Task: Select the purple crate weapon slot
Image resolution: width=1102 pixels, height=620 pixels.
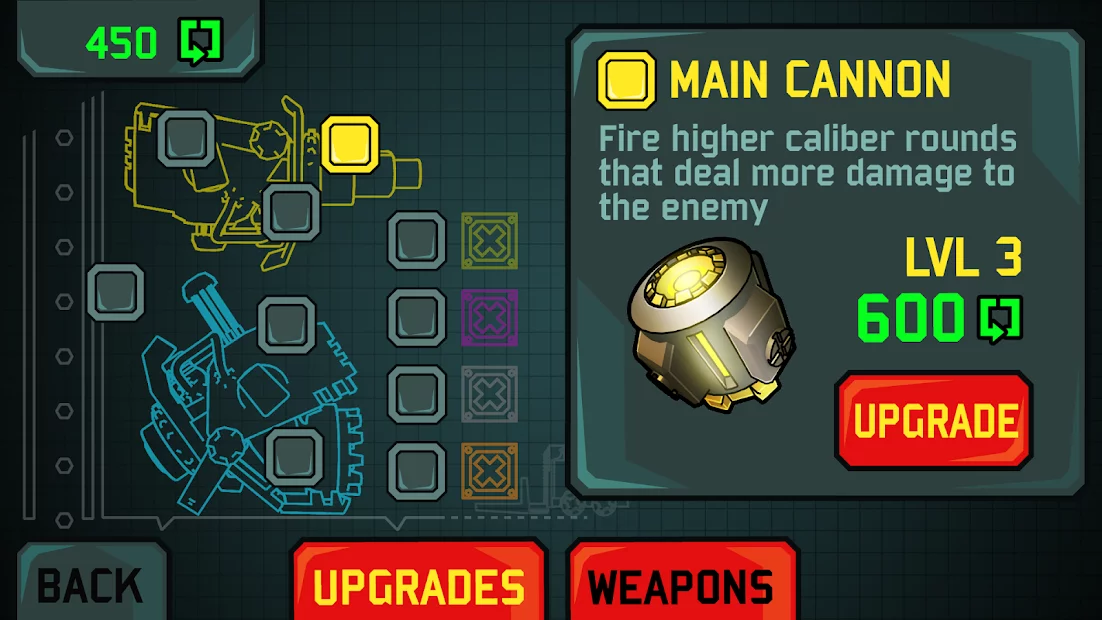Action: pos(489,317)
